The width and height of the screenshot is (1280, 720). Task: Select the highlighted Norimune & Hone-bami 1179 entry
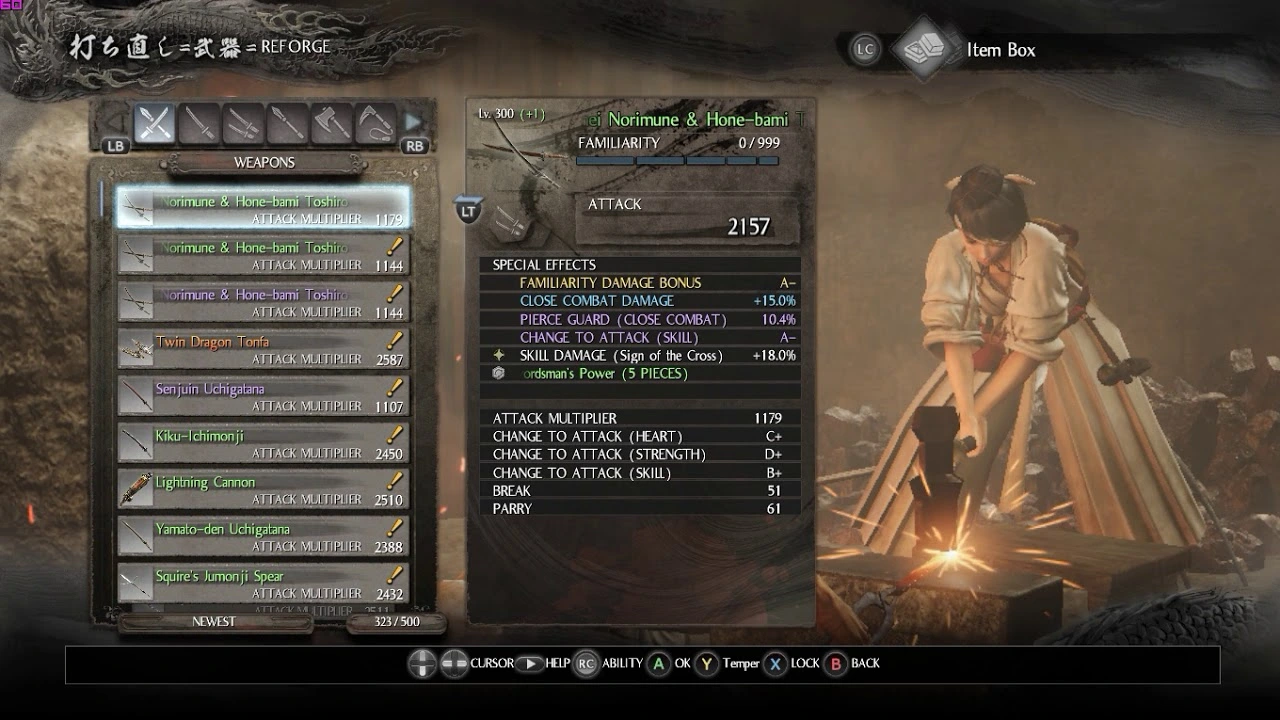[262, 208]
